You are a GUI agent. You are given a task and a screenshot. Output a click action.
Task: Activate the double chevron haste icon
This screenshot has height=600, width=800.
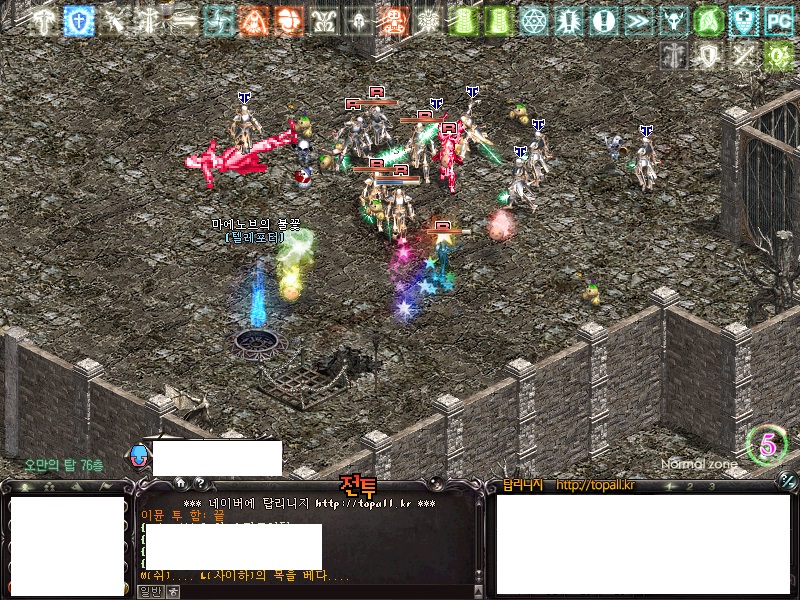coord(637,20)
